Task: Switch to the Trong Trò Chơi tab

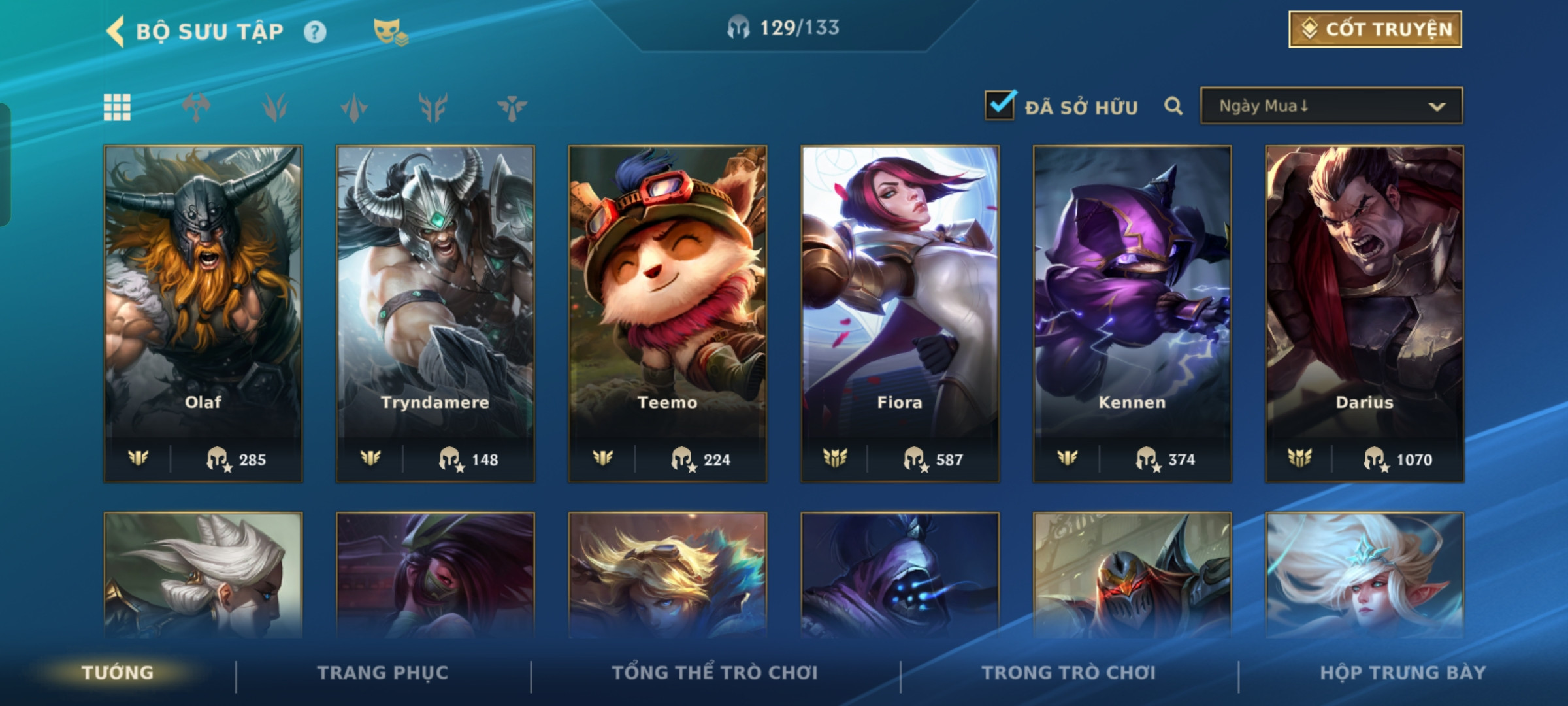Action: [x=1068, y=673]
